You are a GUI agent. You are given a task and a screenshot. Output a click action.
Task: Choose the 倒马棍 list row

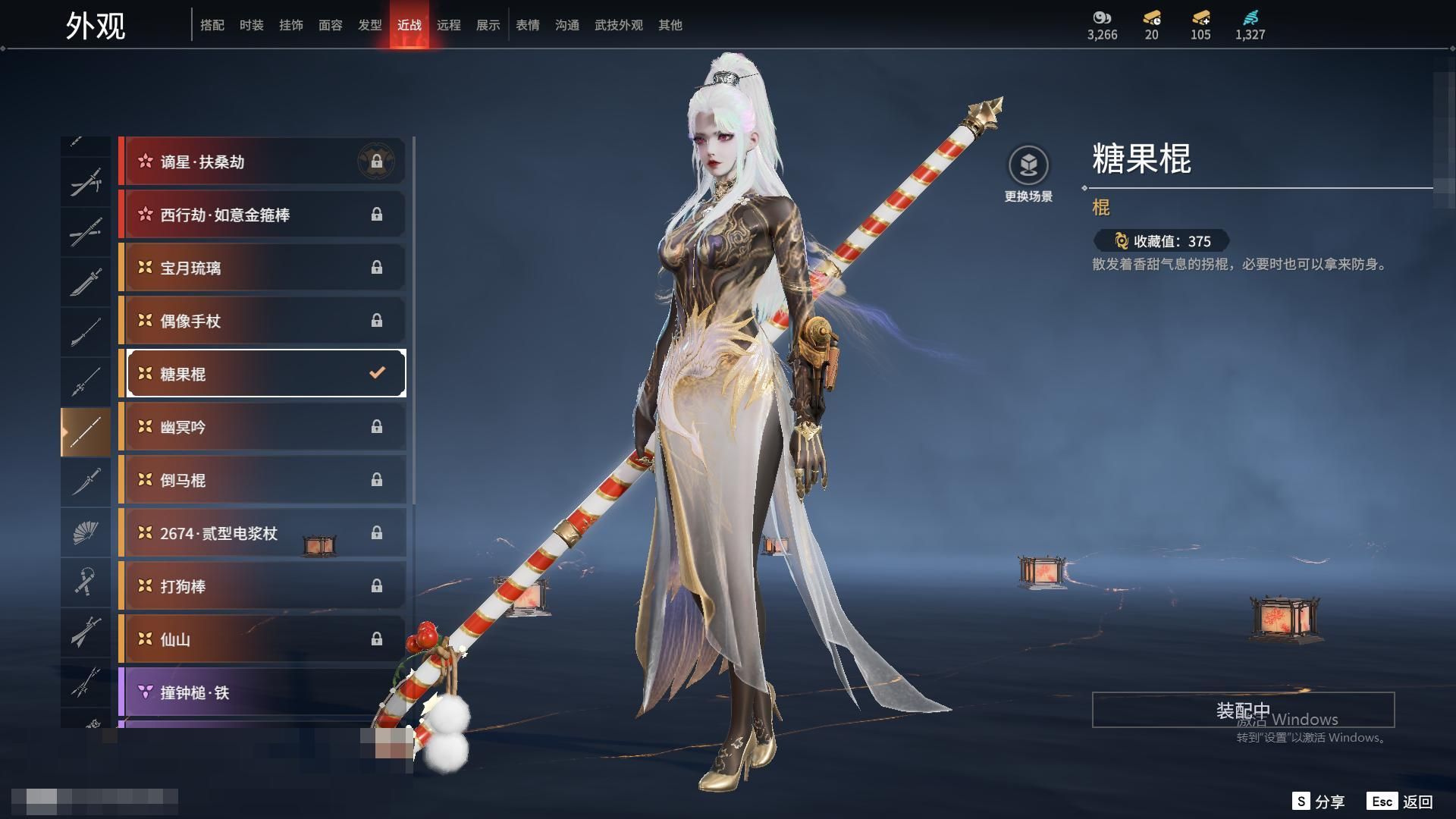pyautogui.click(x=262, y=480)
